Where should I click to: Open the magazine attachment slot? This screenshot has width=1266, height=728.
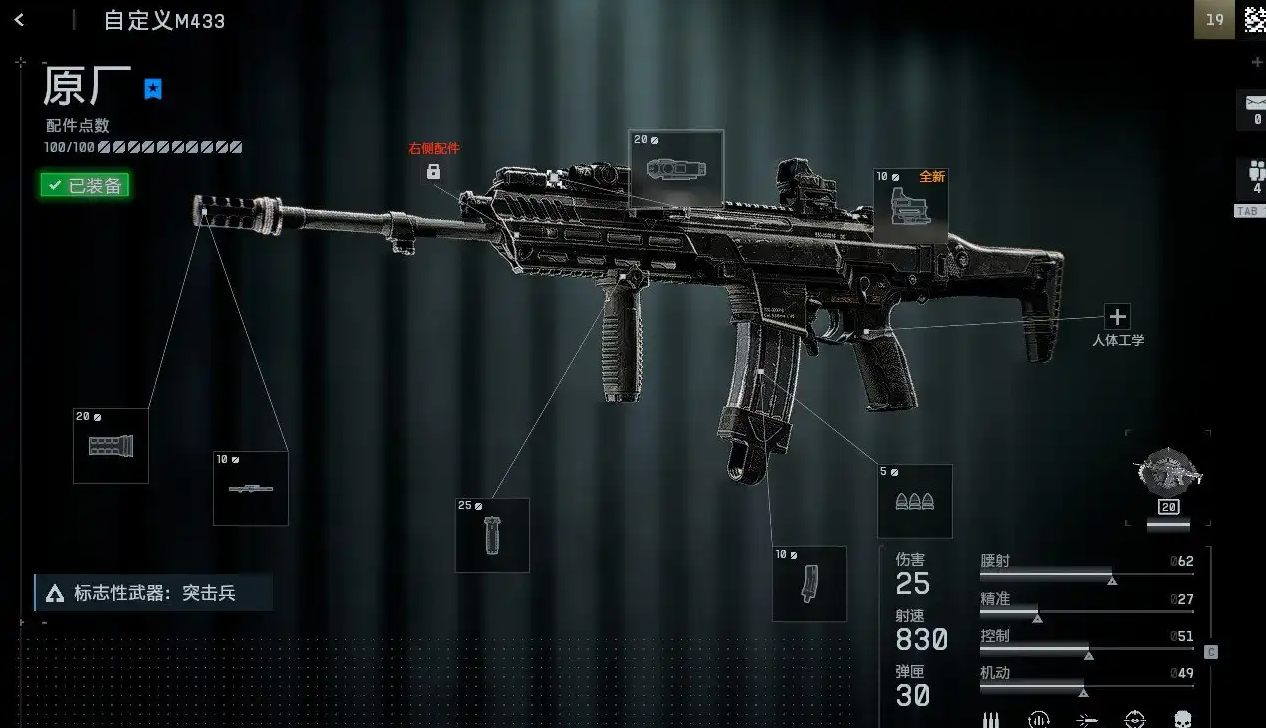(809, 583)
